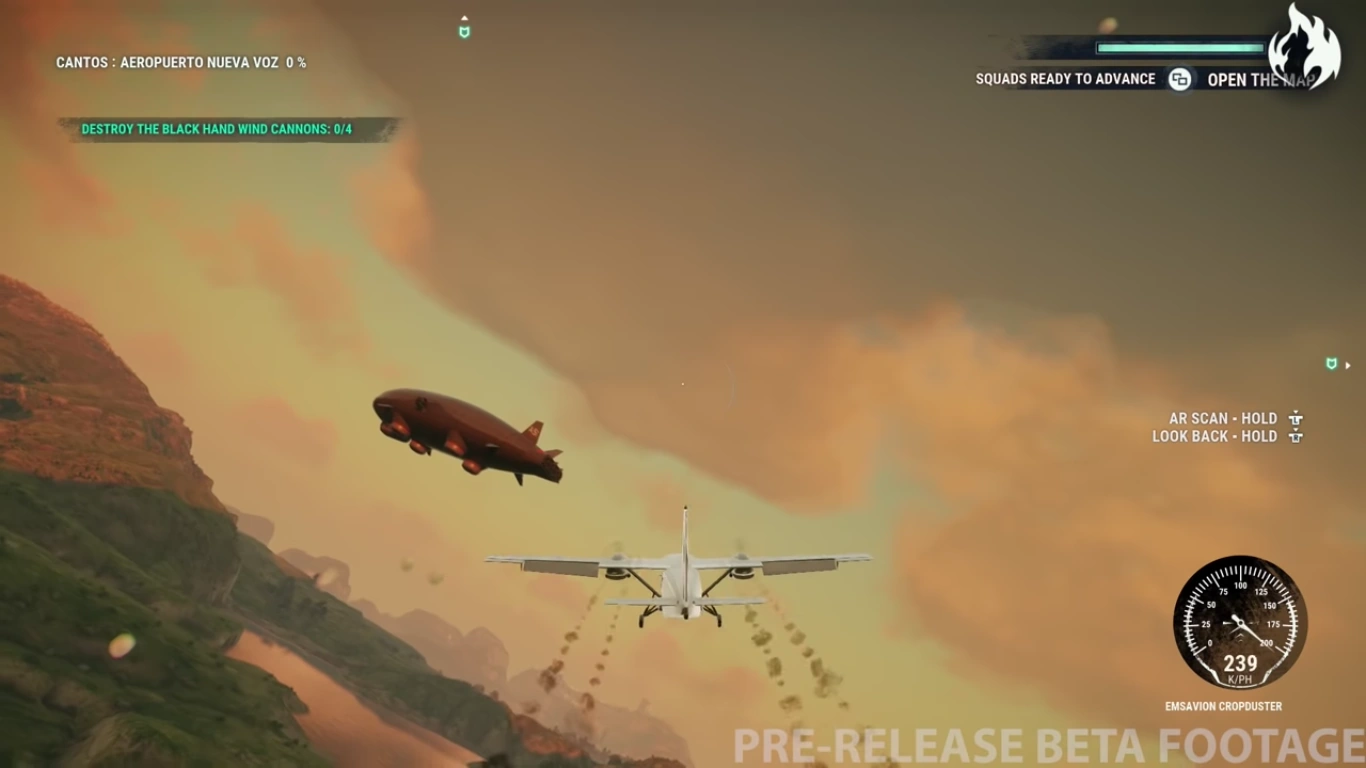The height and width of the screenshot is (768, 1366).
Task: Select the speedometer gauge
Action: click(x=1240, y=623)
